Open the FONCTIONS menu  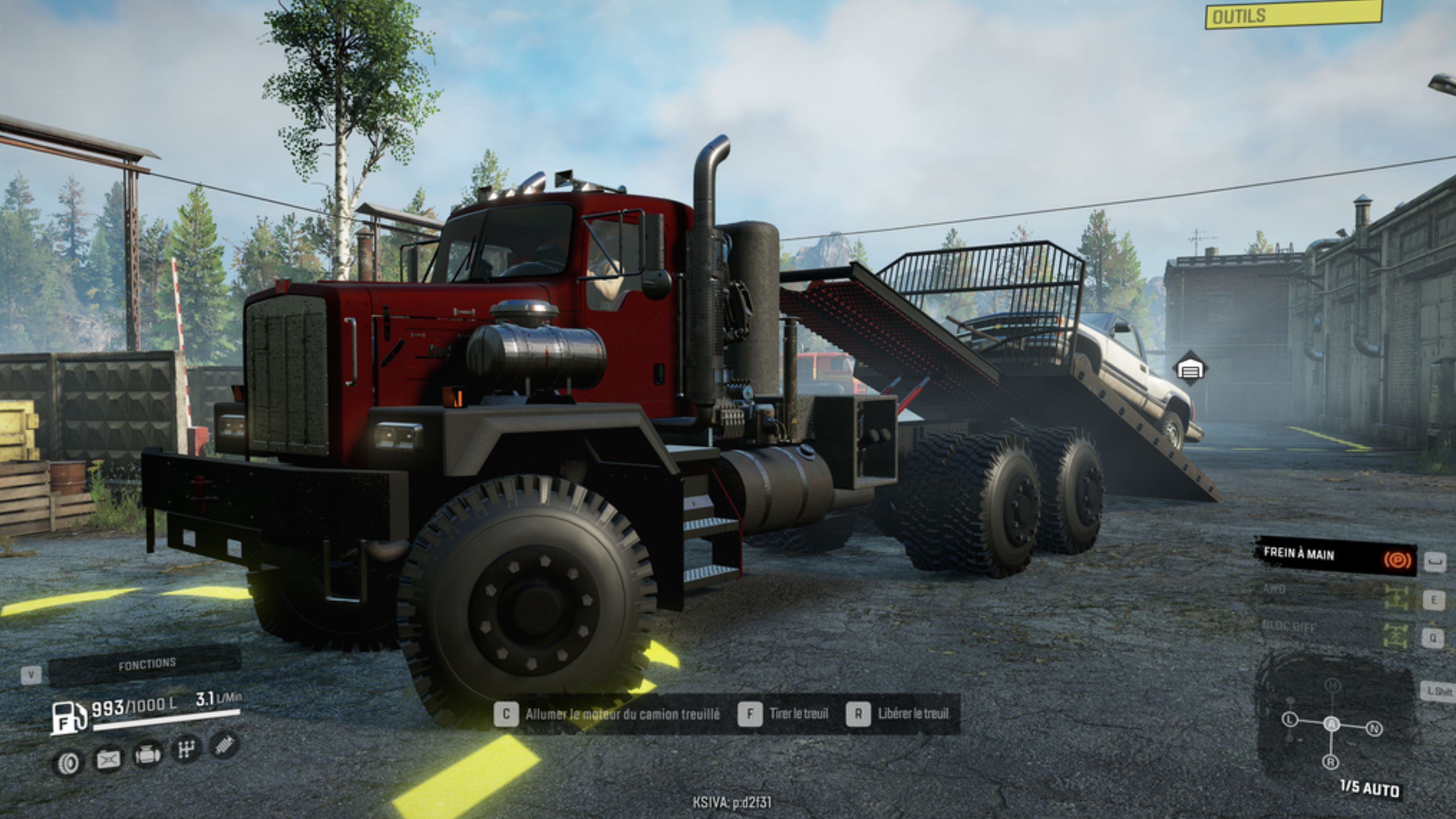146,664
